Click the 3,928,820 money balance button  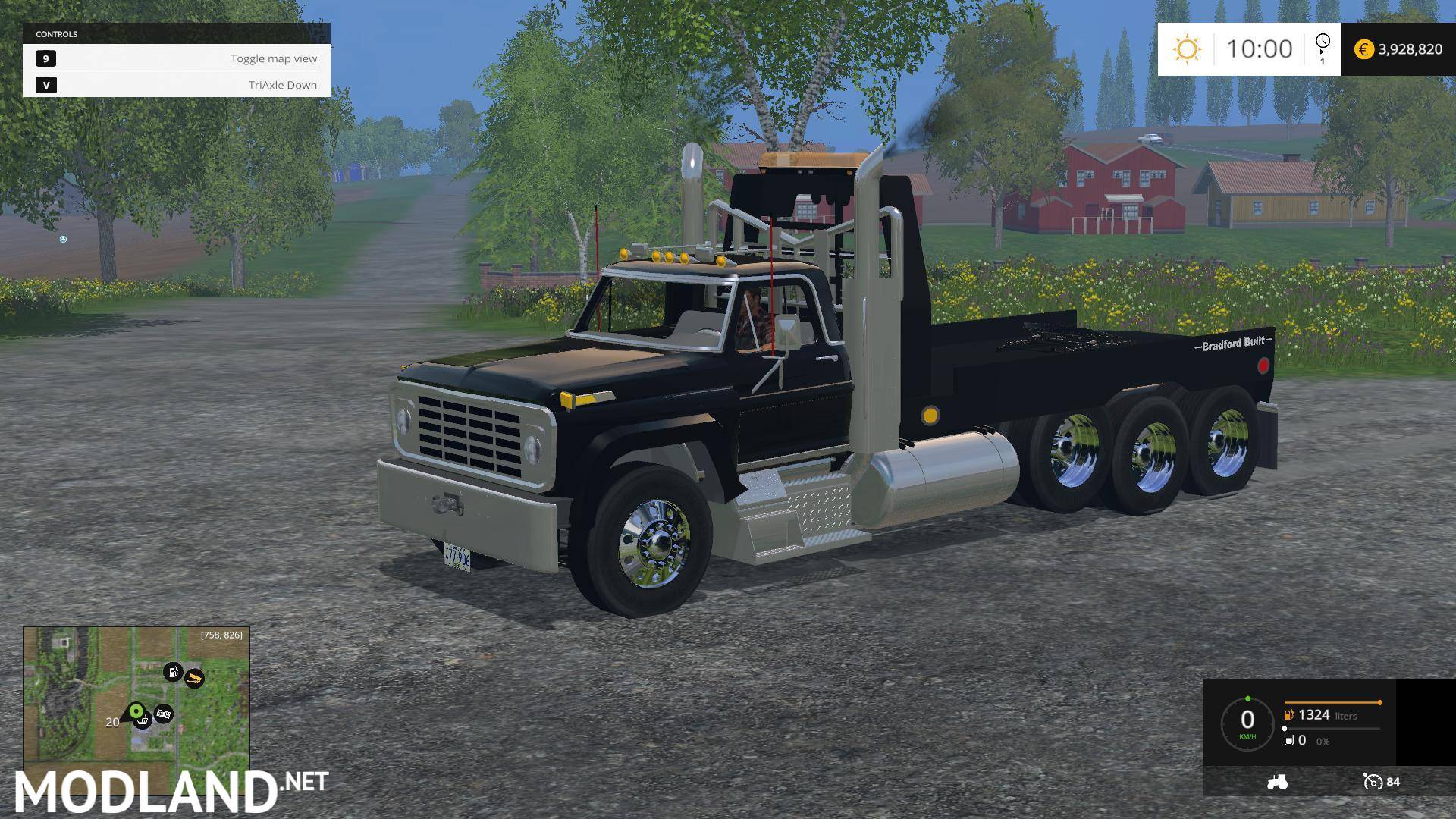(x=1412, y=49)
